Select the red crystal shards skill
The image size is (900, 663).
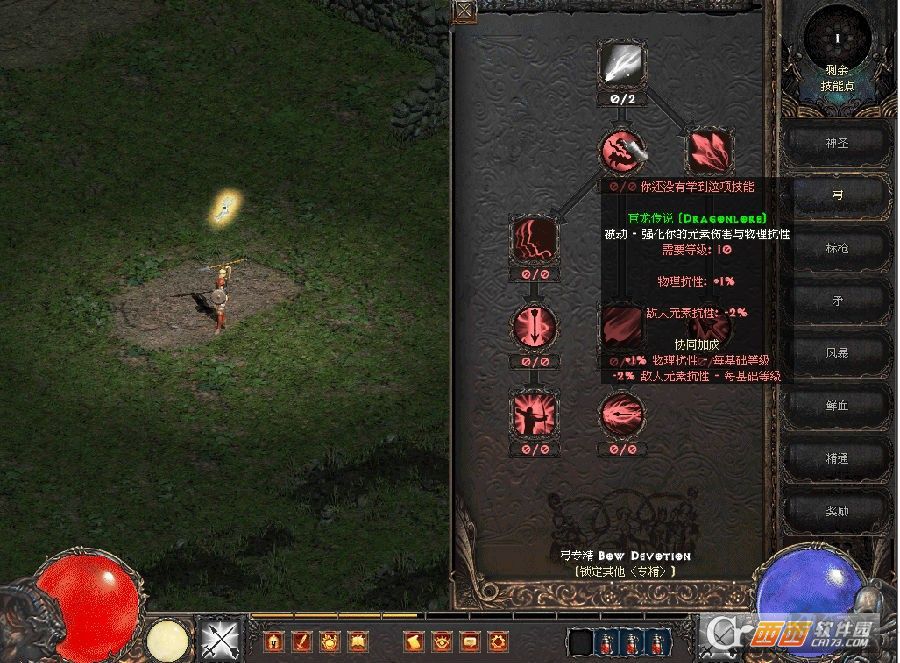[x=710, y=150]
